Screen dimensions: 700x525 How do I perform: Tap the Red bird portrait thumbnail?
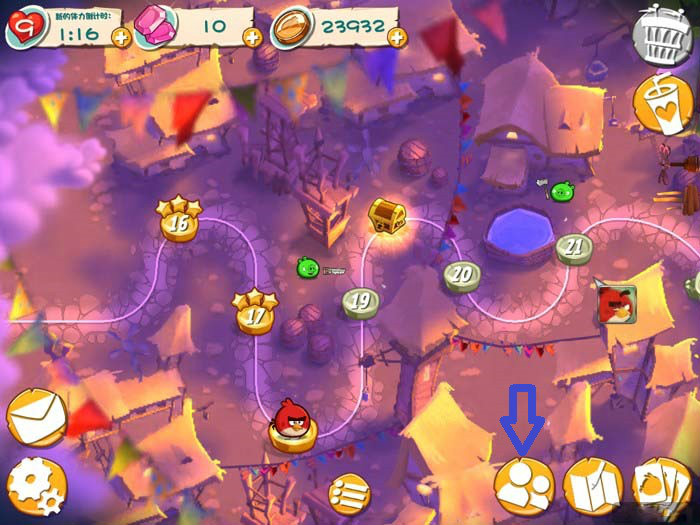click(x=616, y=305)
